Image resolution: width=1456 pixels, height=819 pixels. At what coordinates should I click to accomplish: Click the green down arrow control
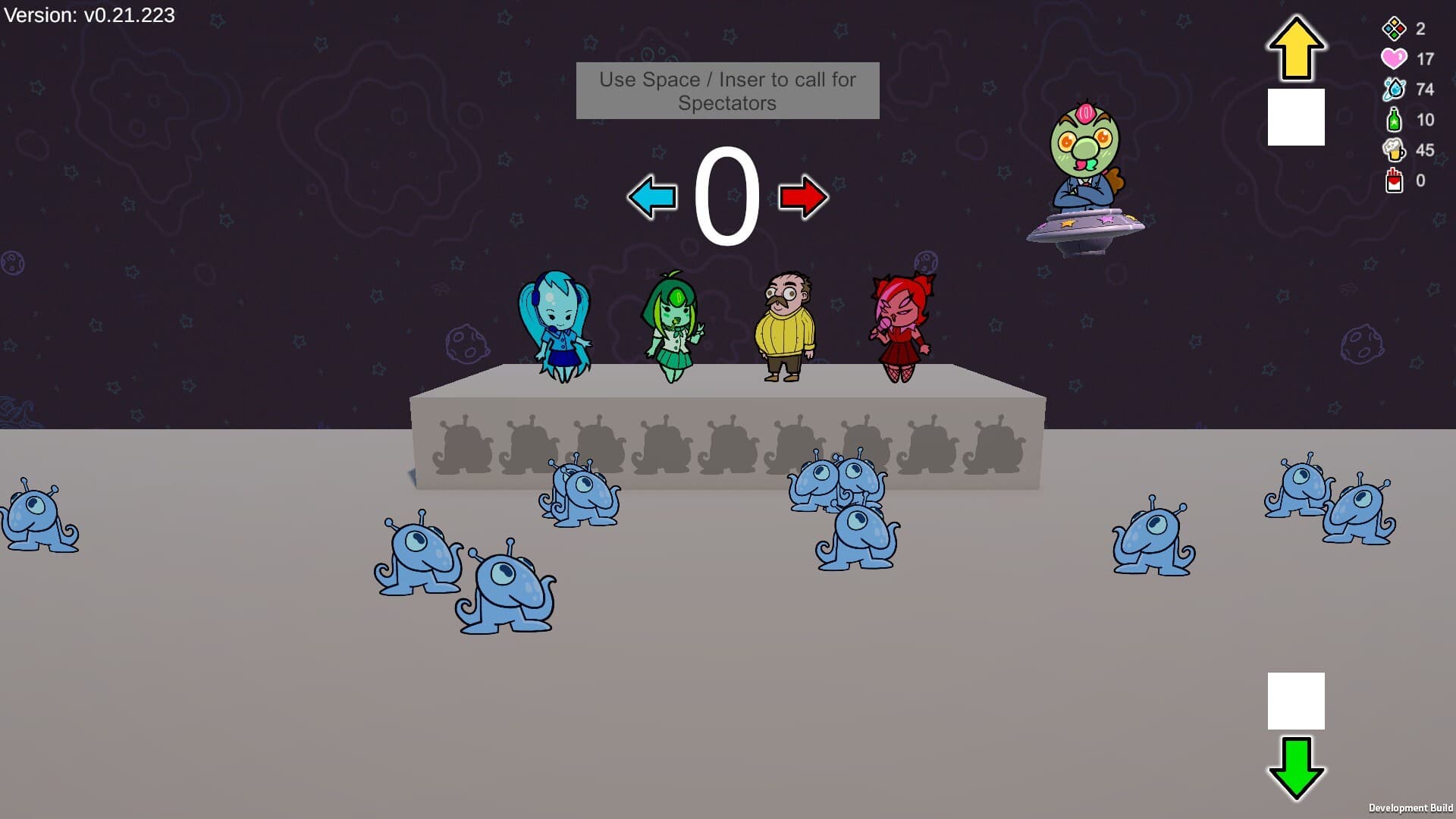tap(1294, 768)
